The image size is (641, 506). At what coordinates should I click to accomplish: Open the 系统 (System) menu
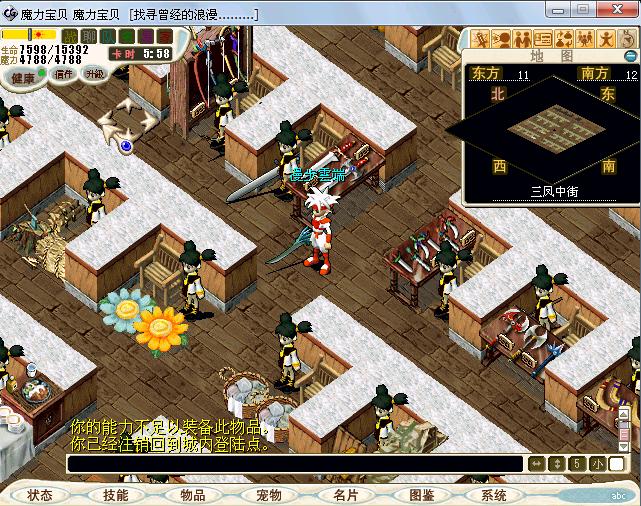click(494, 495)
